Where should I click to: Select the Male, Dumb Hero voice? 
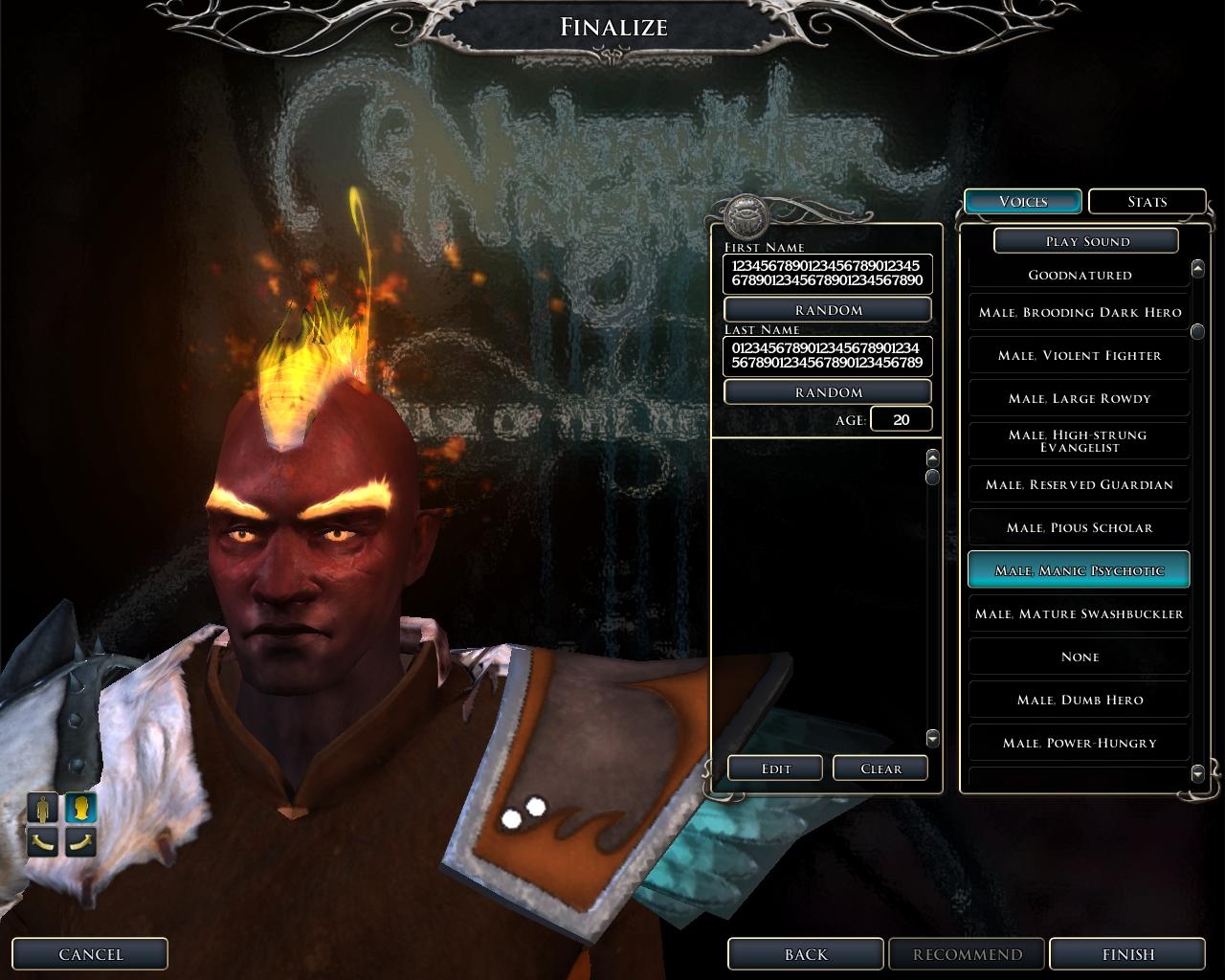tap(1079, 701)
